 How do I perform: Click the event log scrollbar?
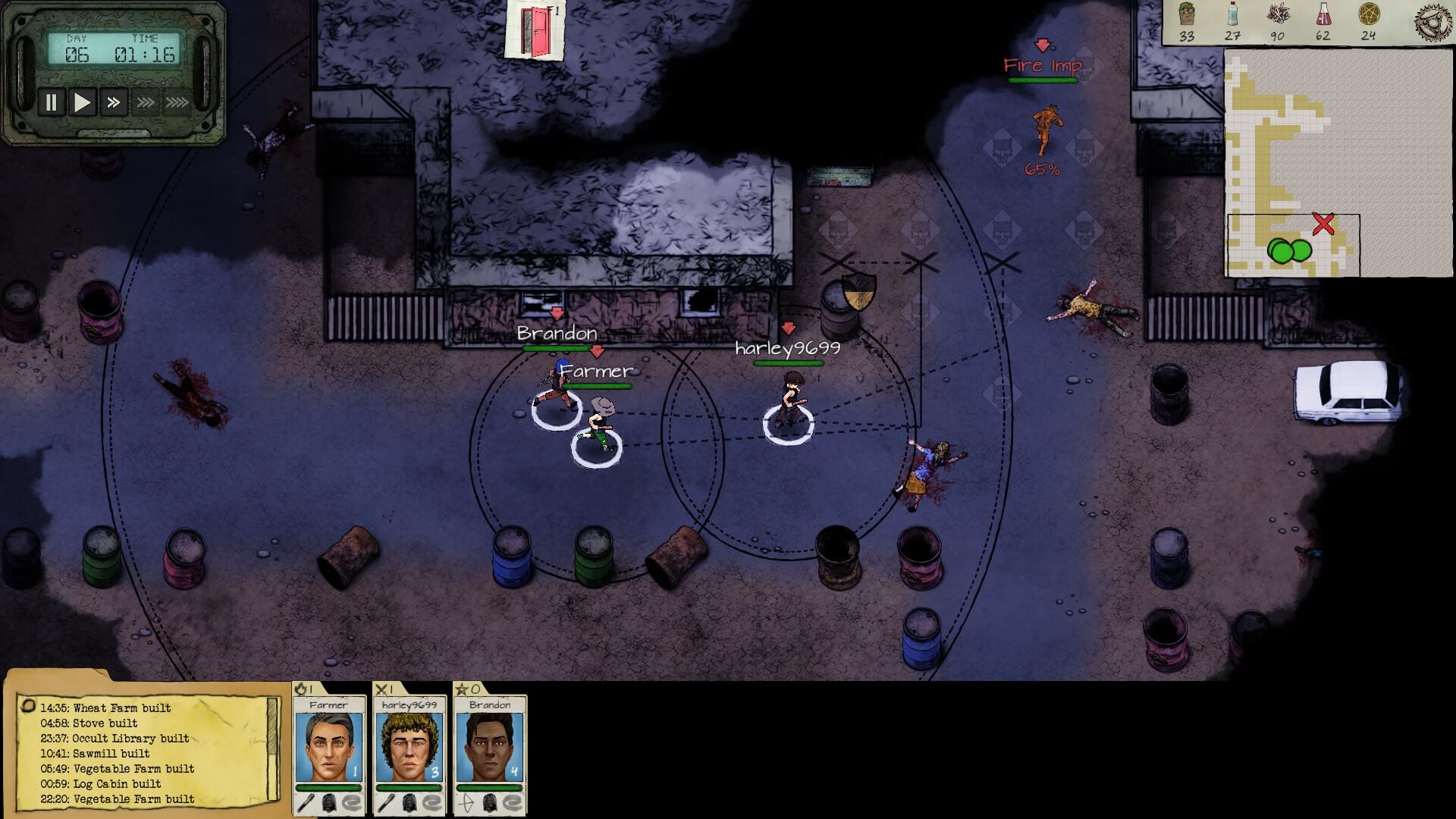click(x=272, y=730)
